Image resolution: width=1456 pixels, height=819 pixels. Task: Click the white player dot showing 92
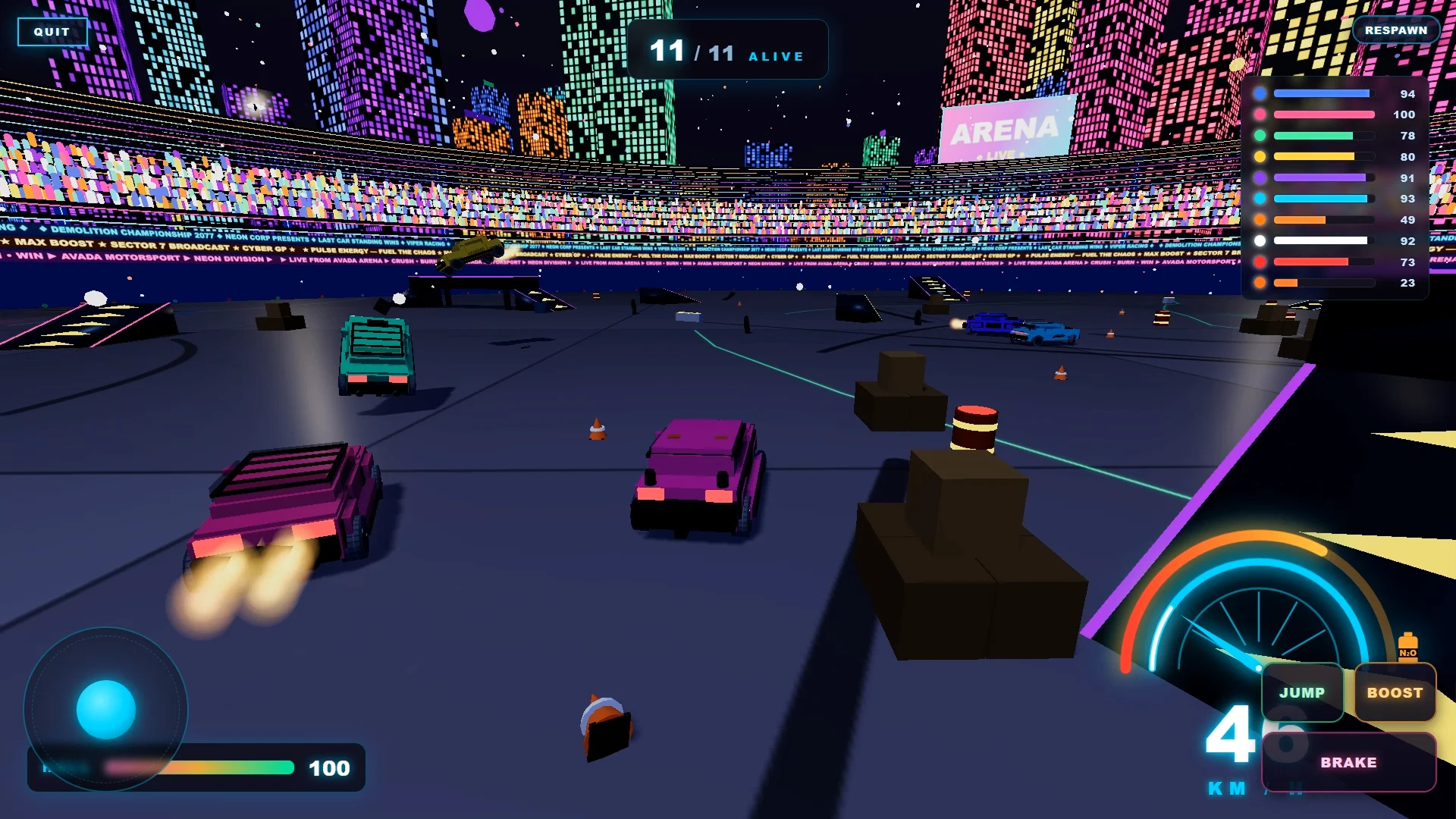click(x=1259, y=241)
